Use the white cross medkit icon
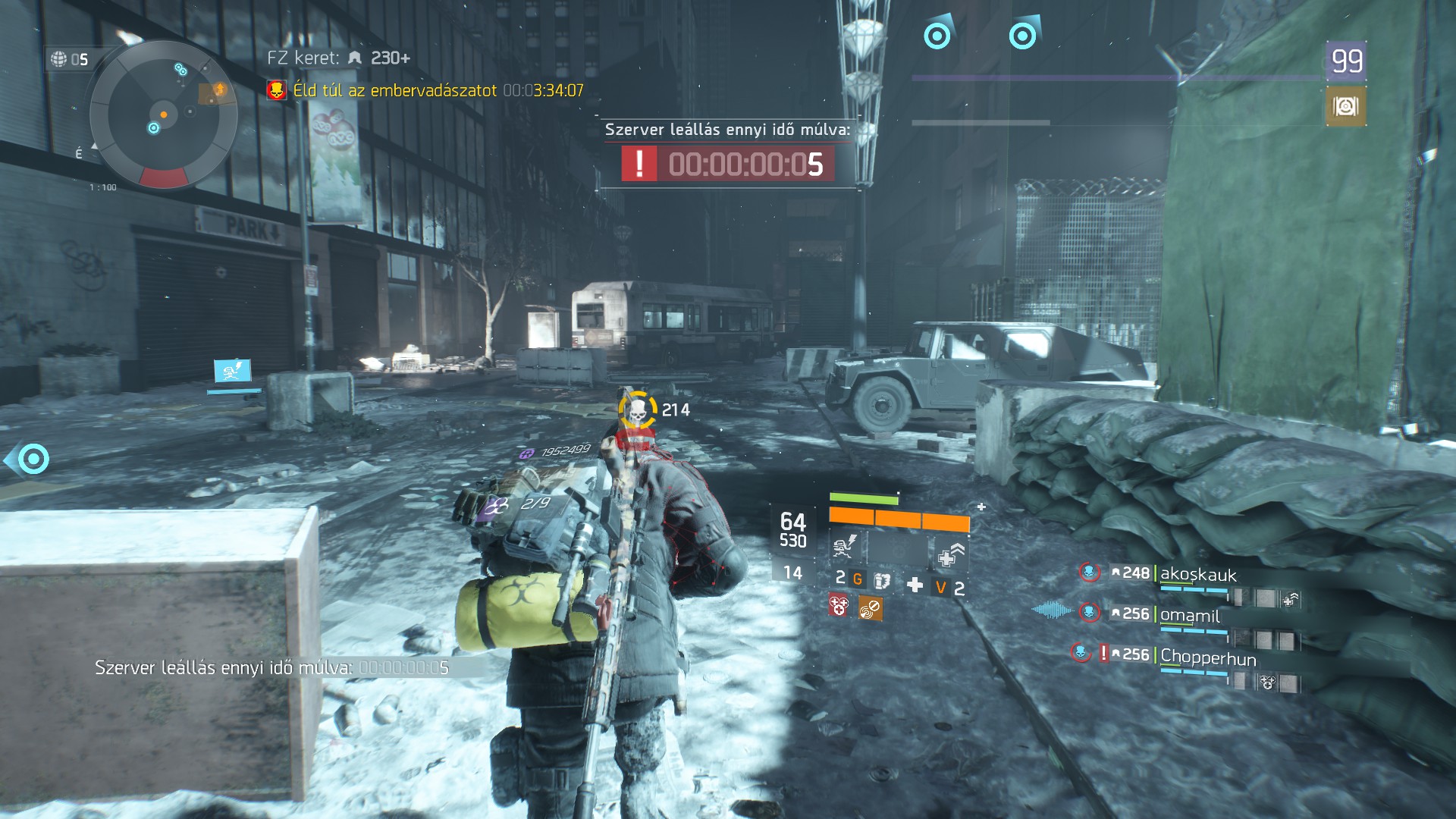This screenshot has width=1456, height=819. (915, 585)
